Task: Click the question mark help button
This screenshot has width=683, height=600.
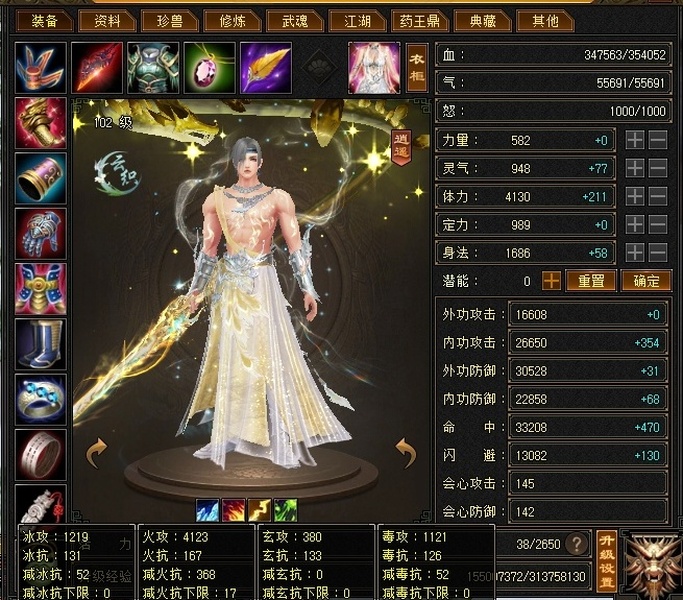Action: pyautogui.click(x=575, y=544)
